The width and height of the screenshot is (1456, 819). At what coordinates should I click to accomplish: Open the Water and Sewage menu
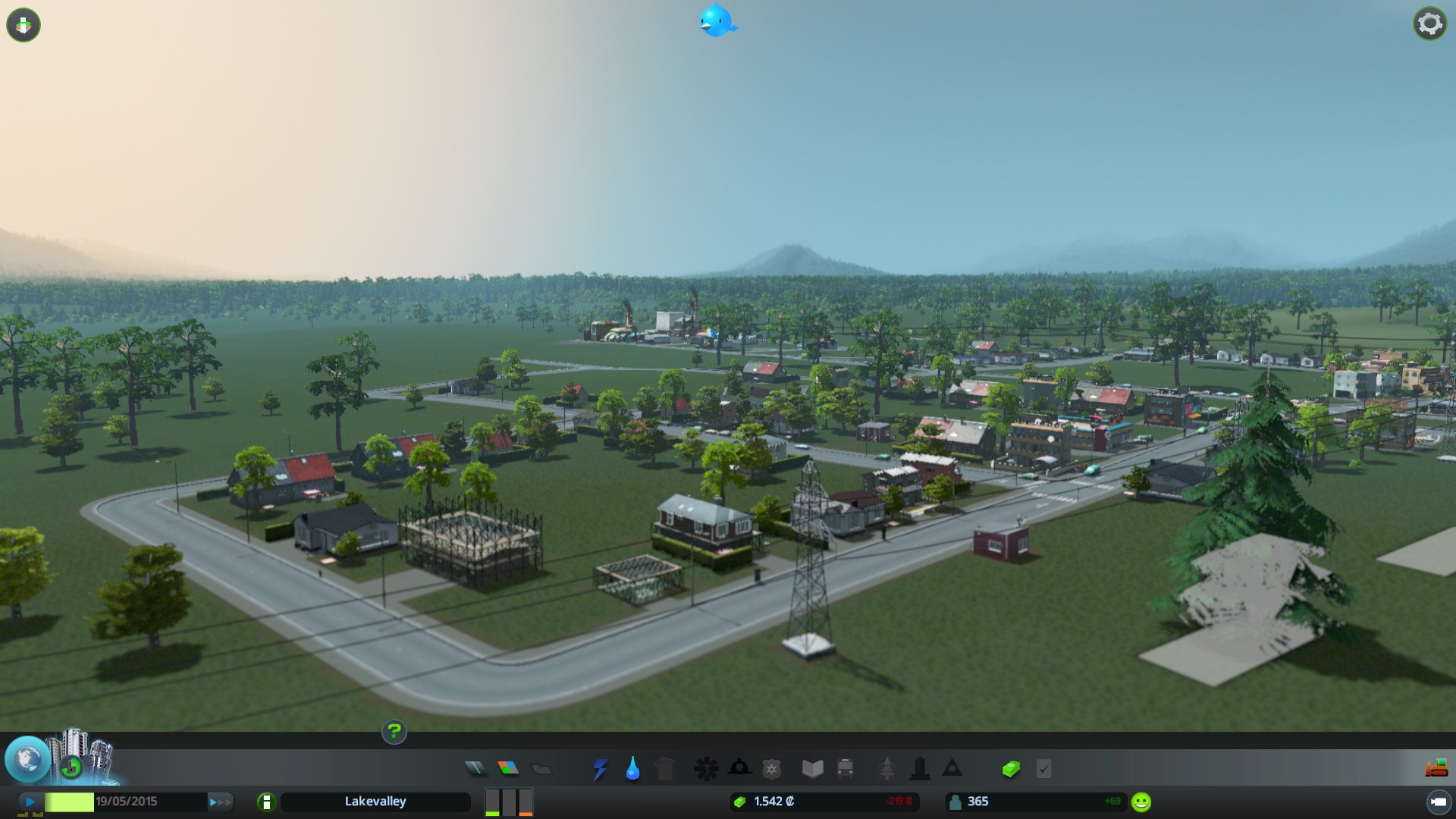click(632, 768)
